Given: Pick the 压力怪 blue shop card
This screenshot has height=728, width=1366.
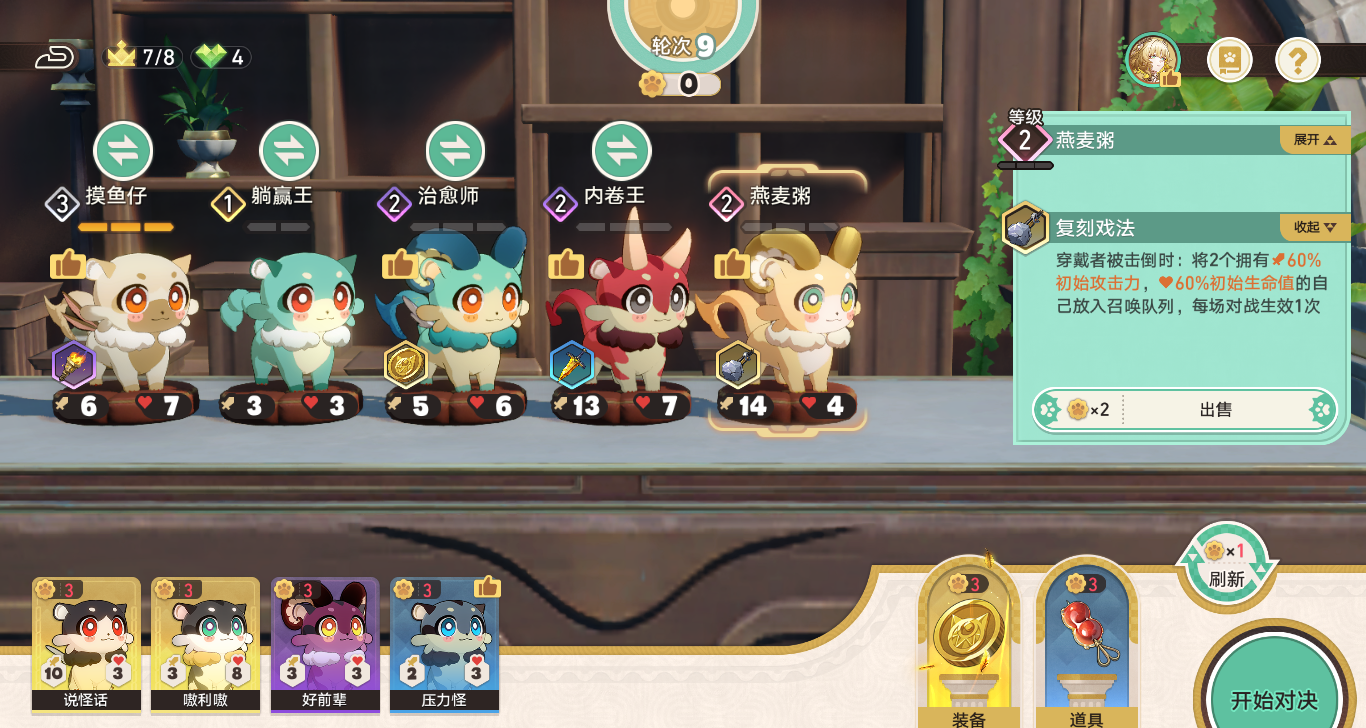Looking at the screenshot, I should click(x=444, y=642).
